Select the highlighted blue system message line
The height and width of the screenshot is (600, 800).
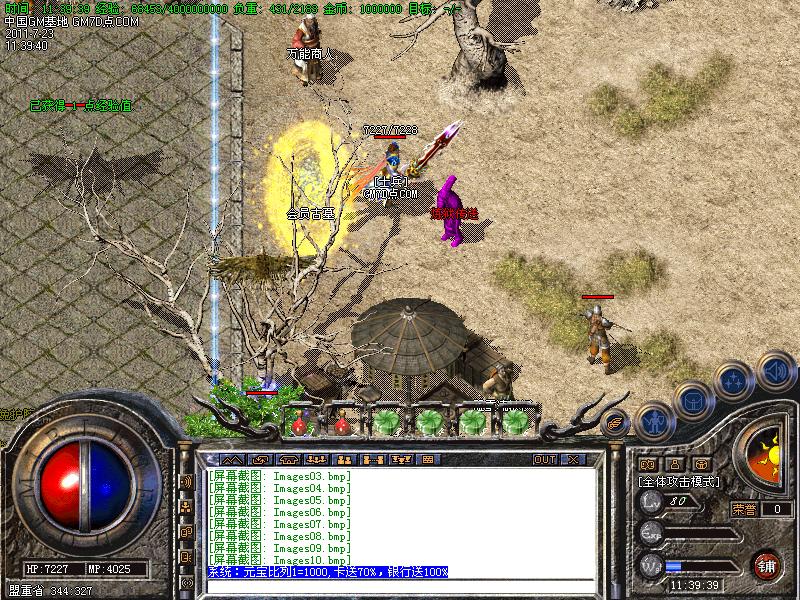point(328,571)
